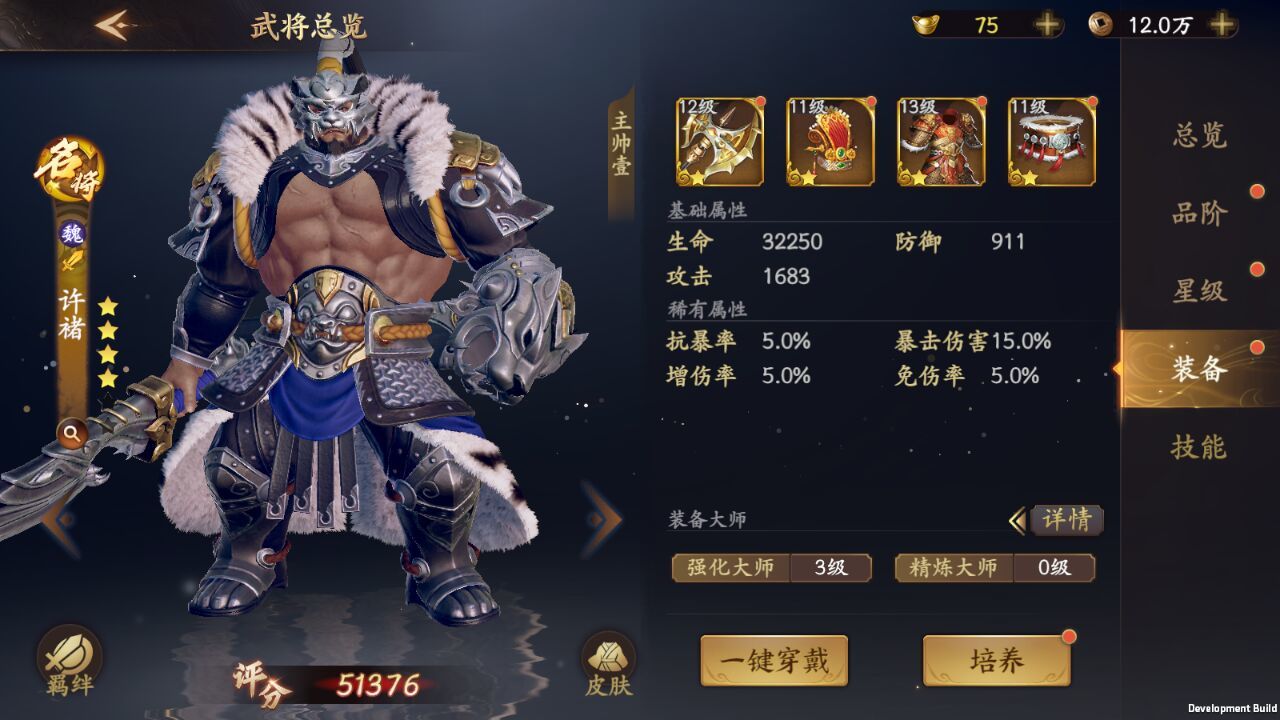Image resolution: width=1280 pixels, height=720 pixels.
Task: Click the 13级 armor equipment icon
Action: coord(938,140)
